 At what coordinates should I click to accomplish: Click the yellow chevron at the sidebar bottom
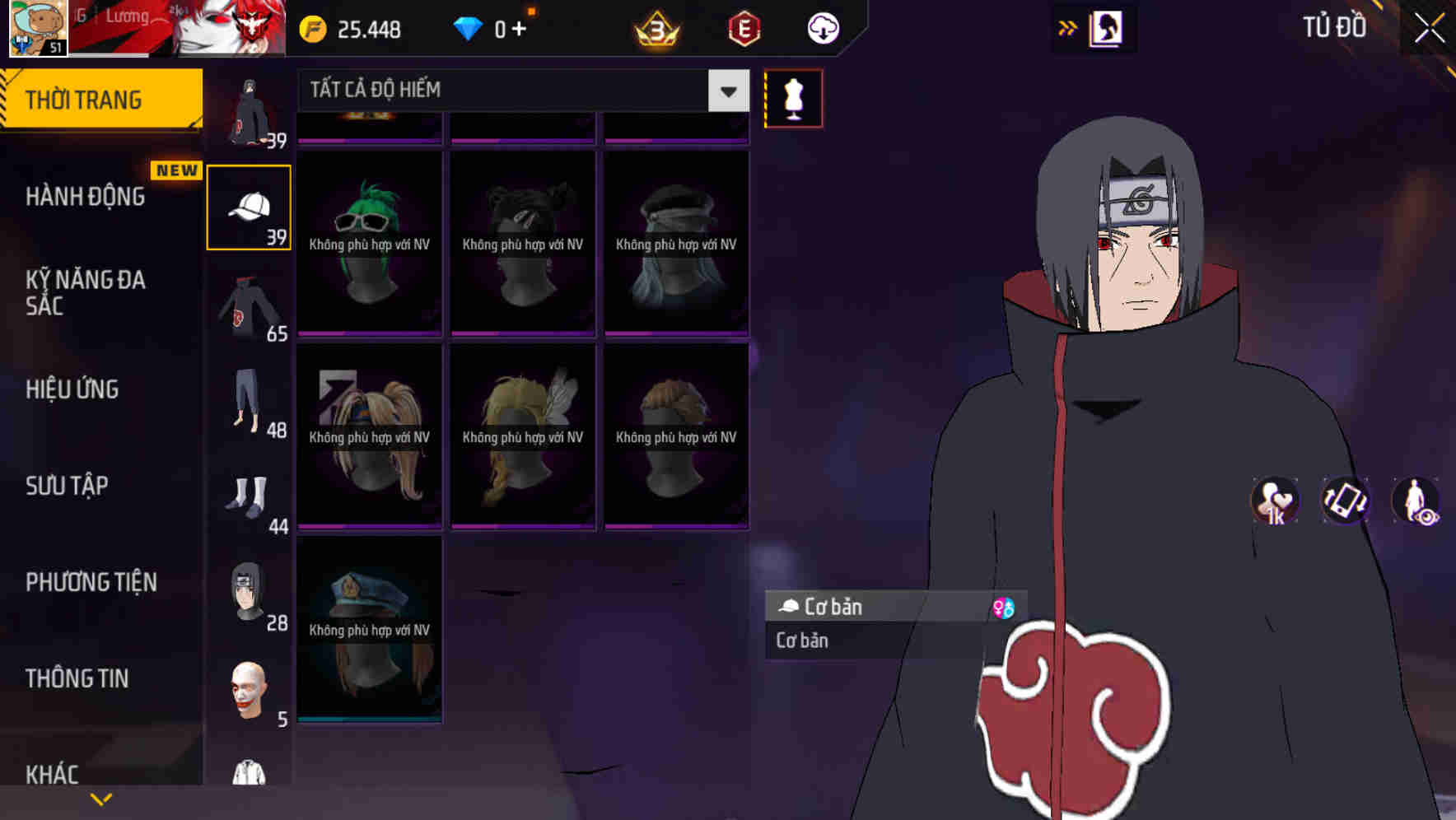102,797
